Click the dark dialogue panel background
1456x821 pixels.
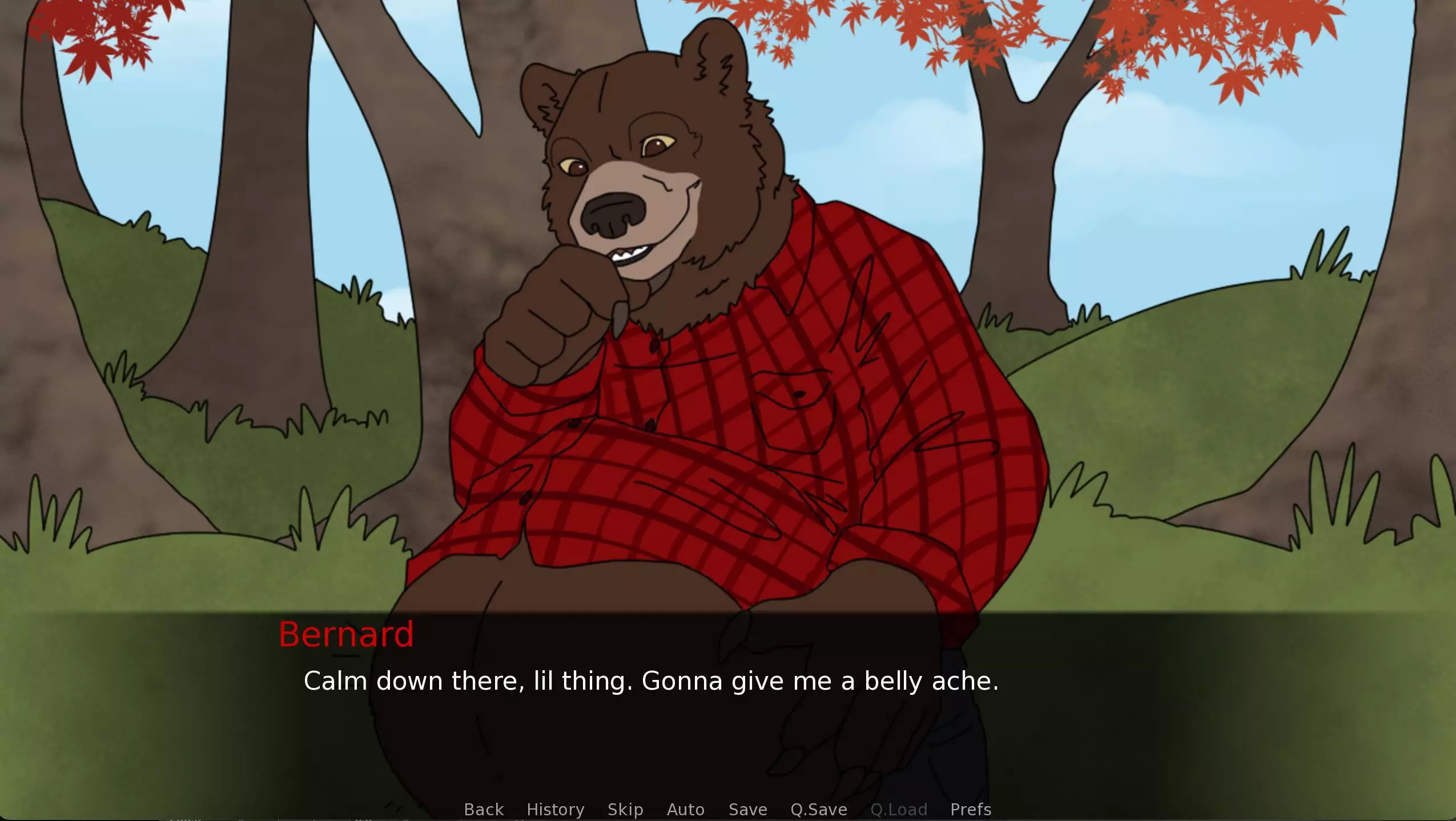(x=1142, y=714)
